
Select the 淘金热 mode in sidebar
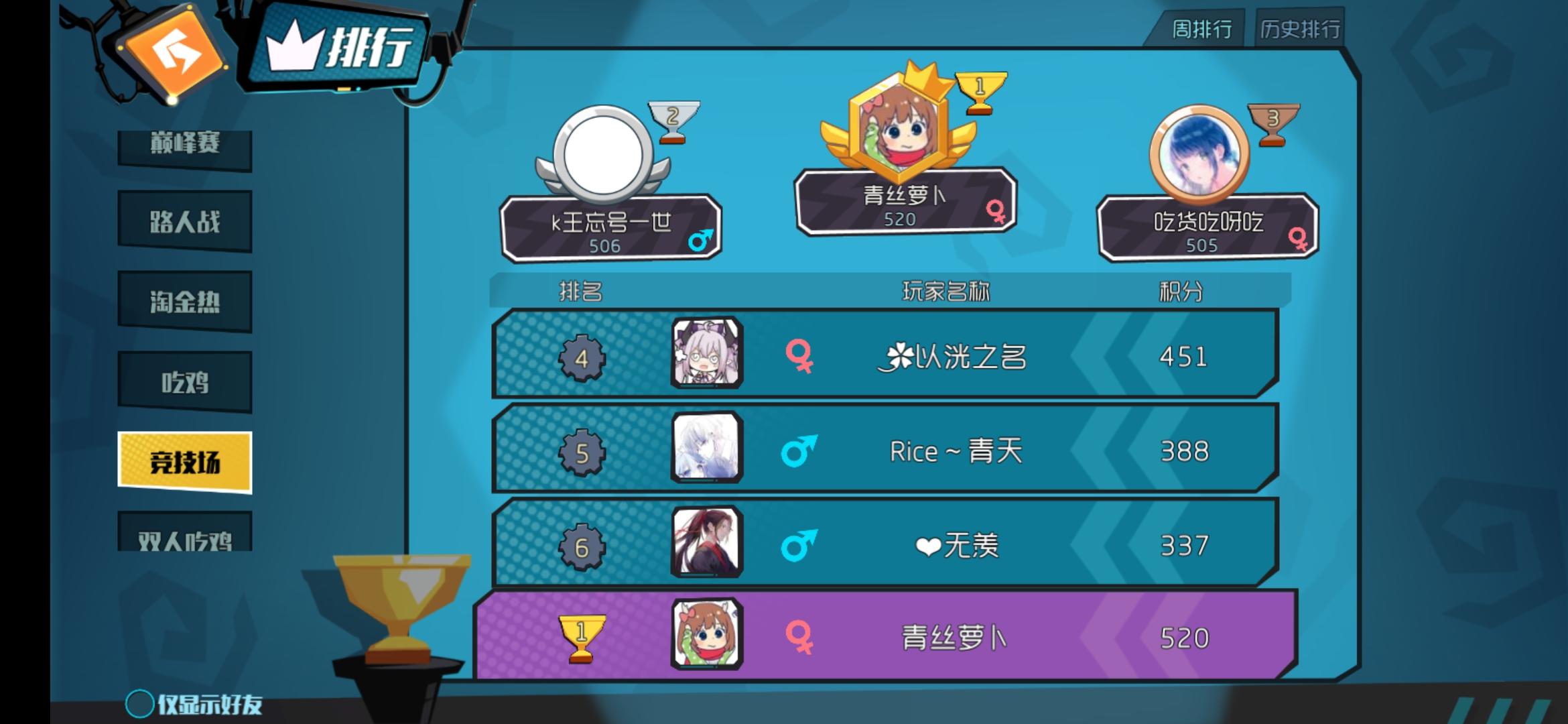click(185, 301)
